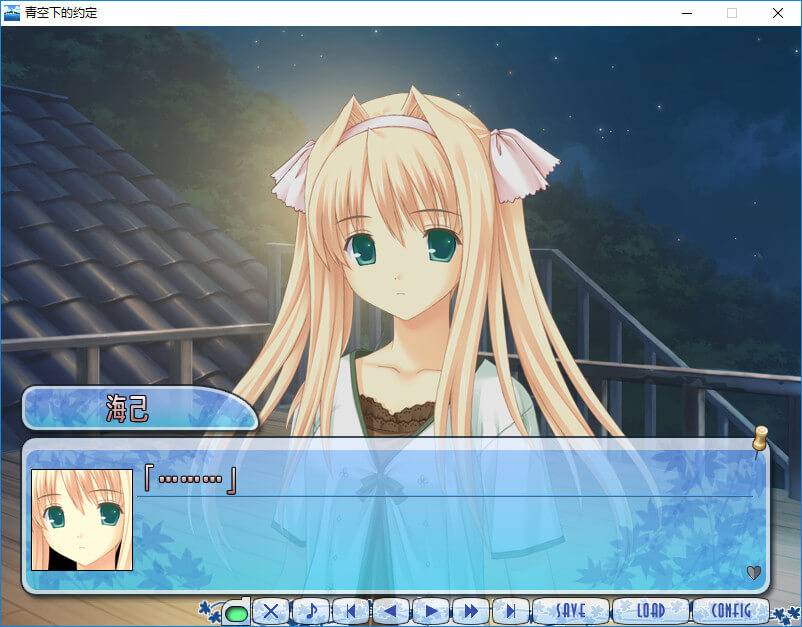This screenshot has width=802, height=627.
Task: Minimize the game window
Action: 686,13
